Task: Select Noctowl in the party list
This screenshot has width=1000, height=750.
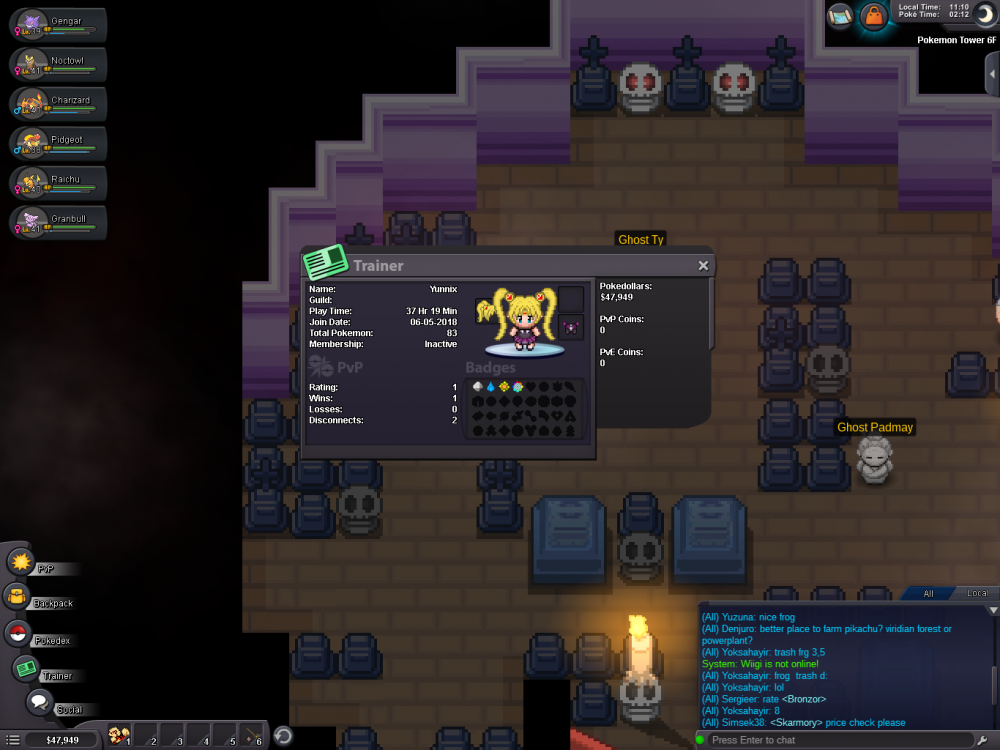Action: click(60, 63)
